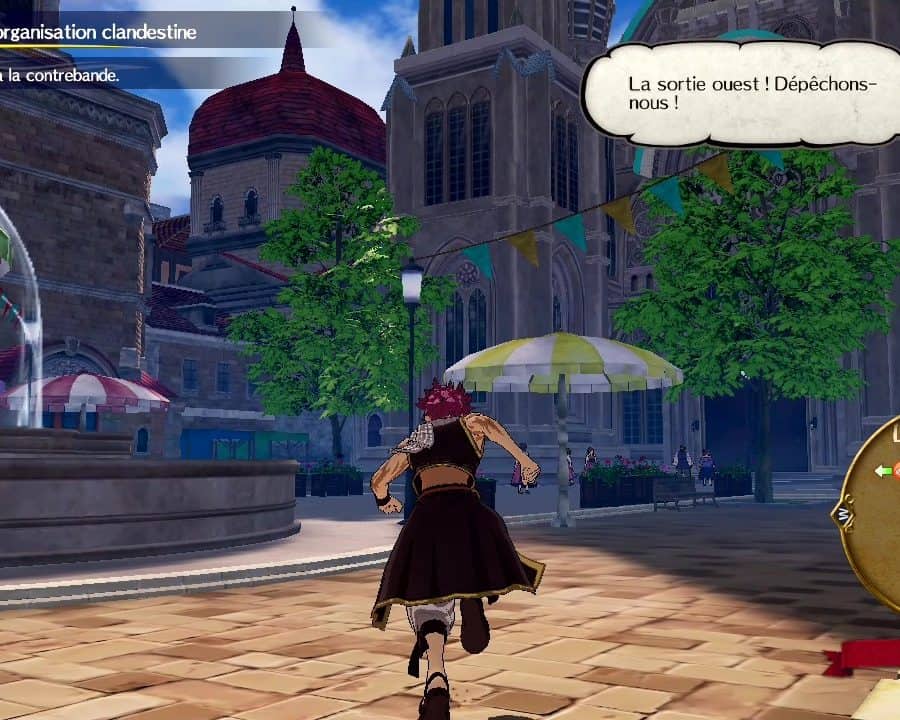900x720 pixels.
Task: Select the 'la contrebande' objective line
Action: click(x=62, y=75)
